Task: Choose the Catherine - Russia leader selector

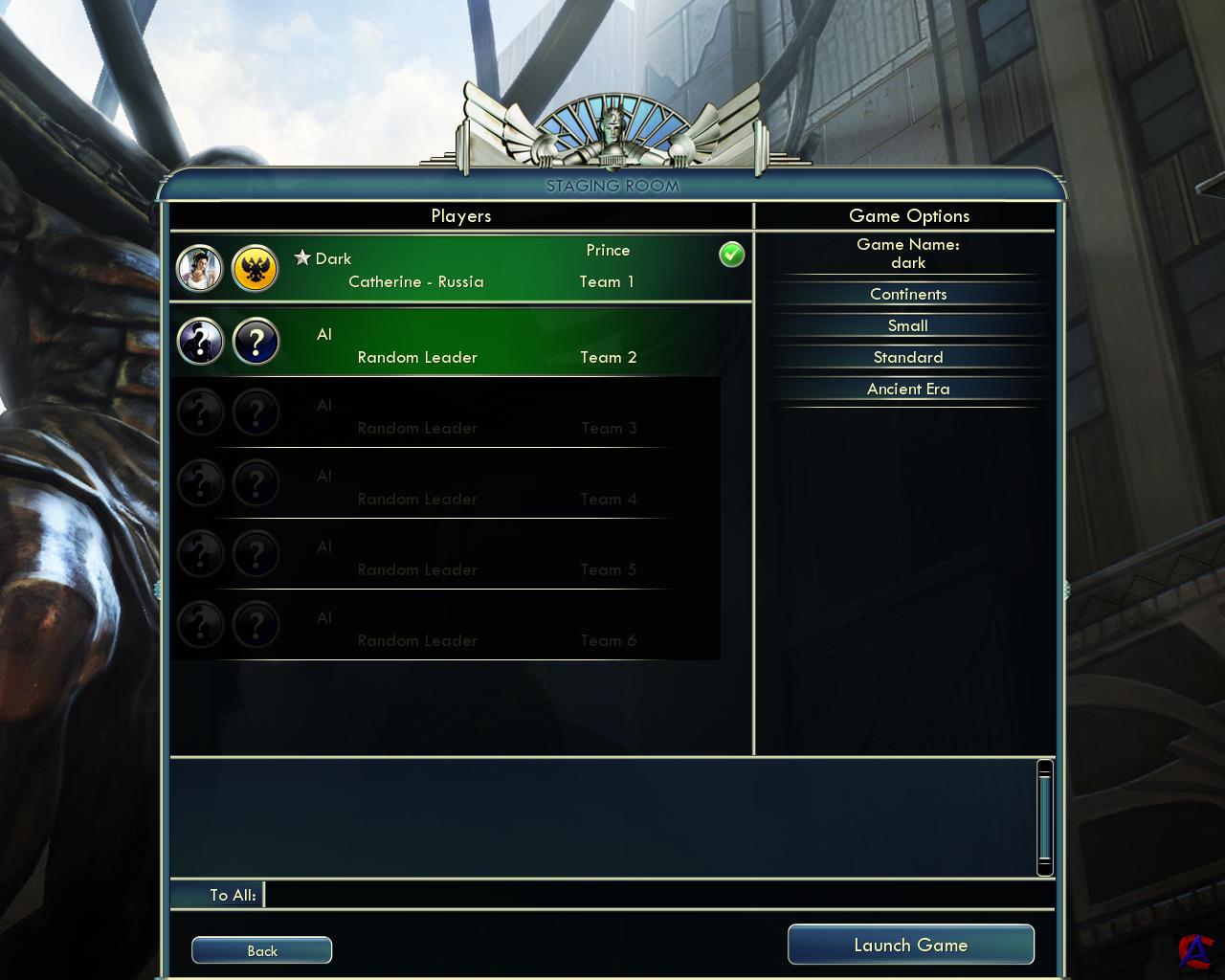Action: [x=415, y=282]
